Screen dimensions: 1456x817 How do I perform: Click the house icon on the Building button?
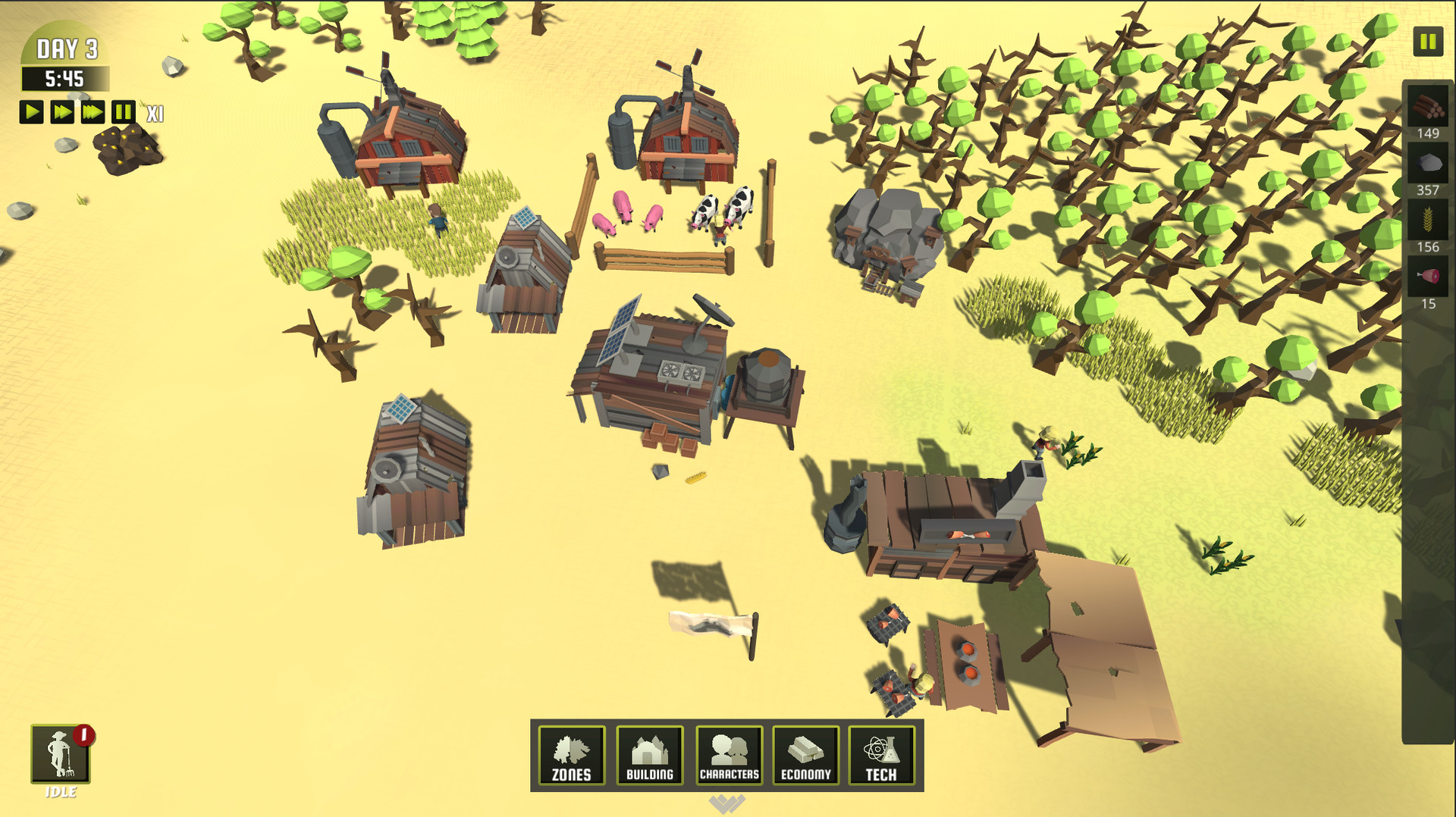(x=650, y=750)
